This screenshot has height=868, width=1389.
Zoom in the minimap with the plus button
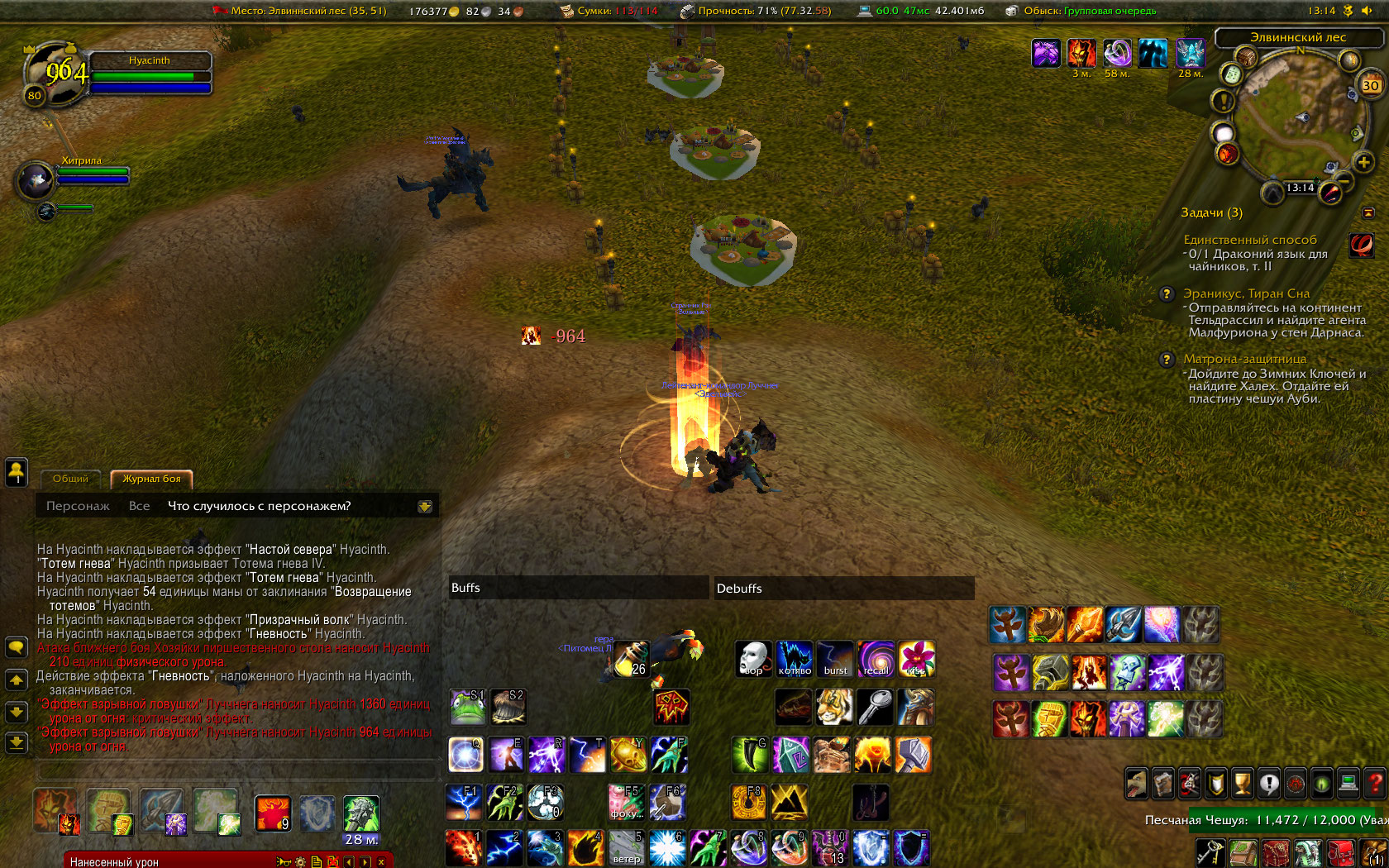[x=1363, y=162]
